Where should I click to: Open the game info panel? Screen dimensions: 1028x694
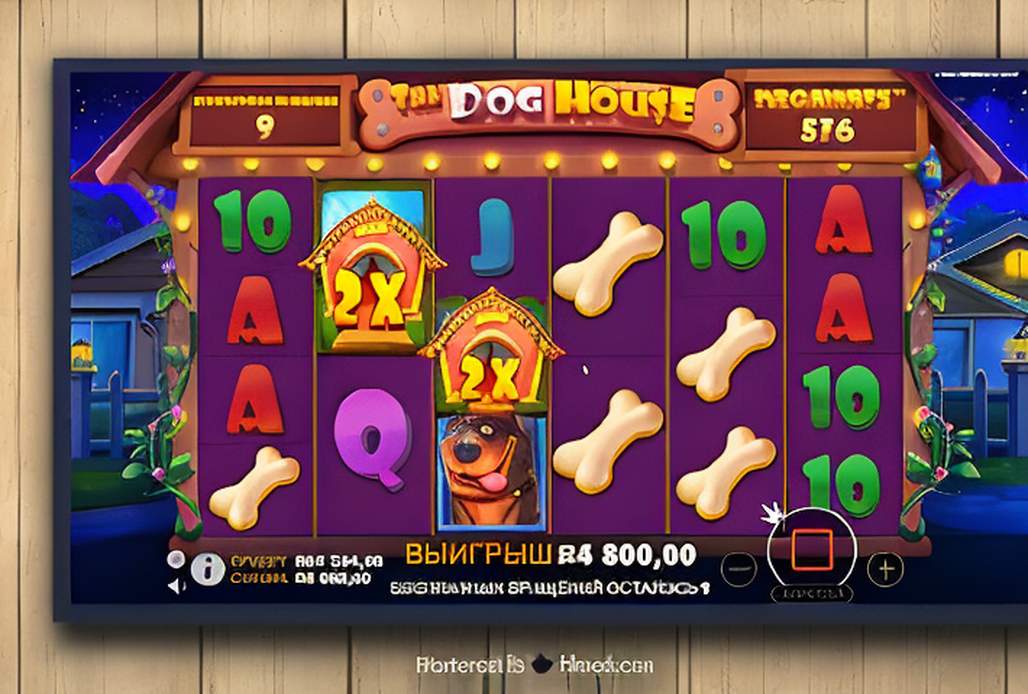(207, 569)
